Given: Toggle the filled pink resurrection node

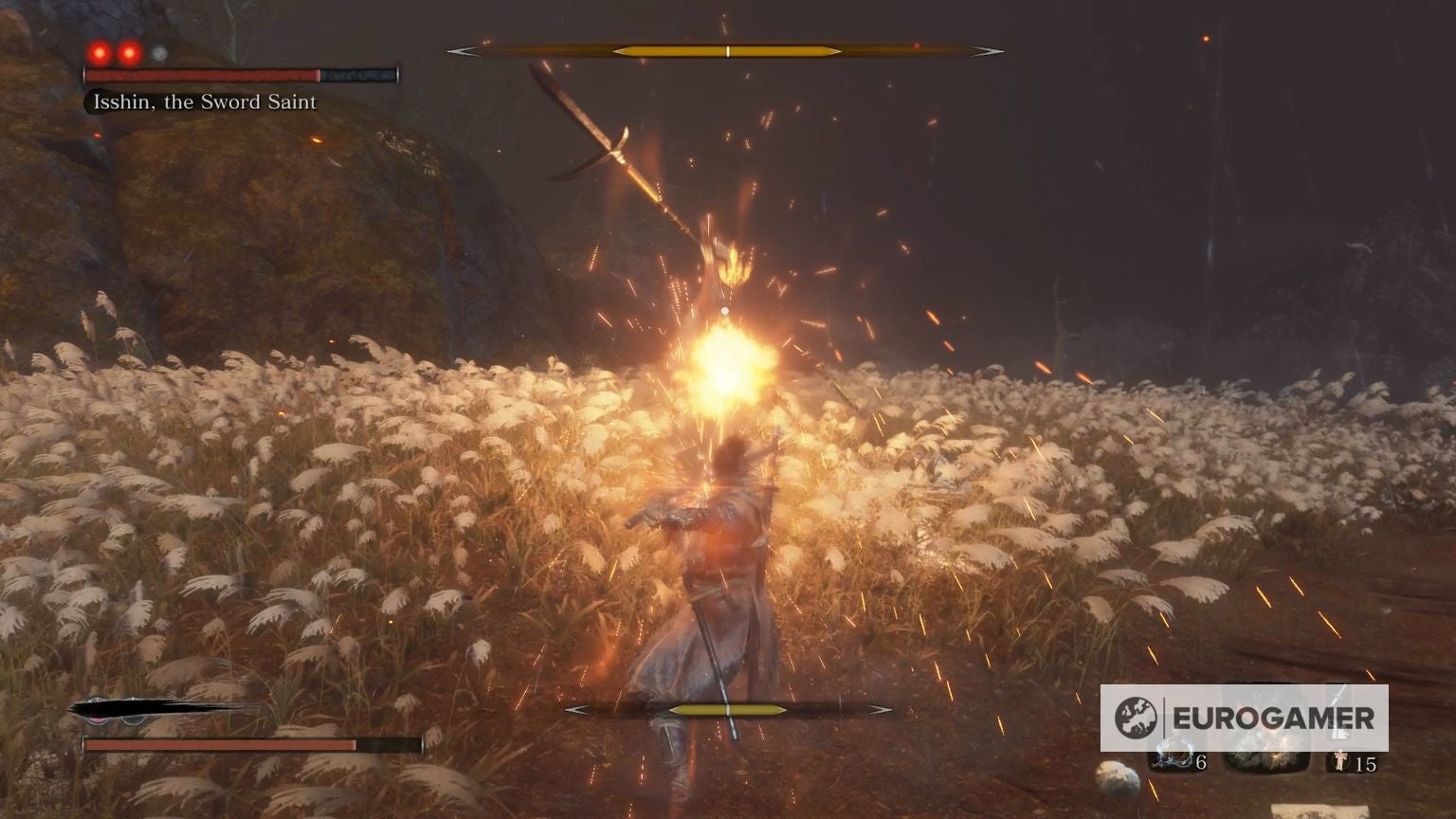Looking at the screenshot, I should point(99,719).
